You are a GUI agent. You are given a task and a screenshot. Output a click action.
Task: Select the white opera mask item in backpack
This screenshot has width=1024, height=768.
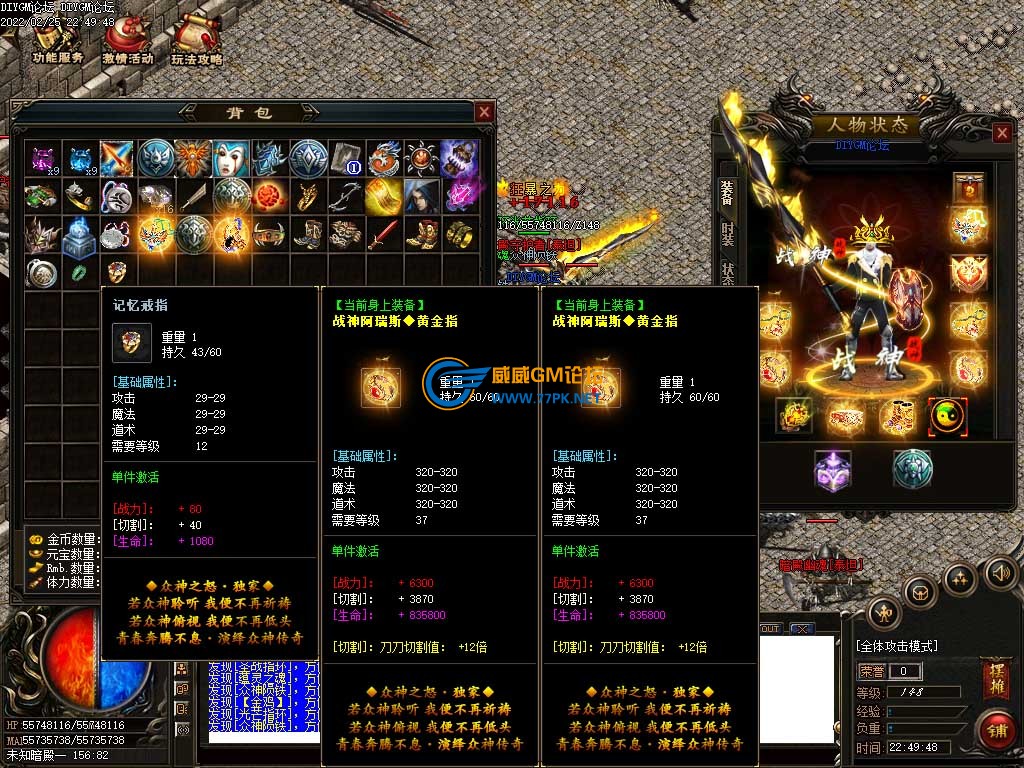click(x=232, y=158)
